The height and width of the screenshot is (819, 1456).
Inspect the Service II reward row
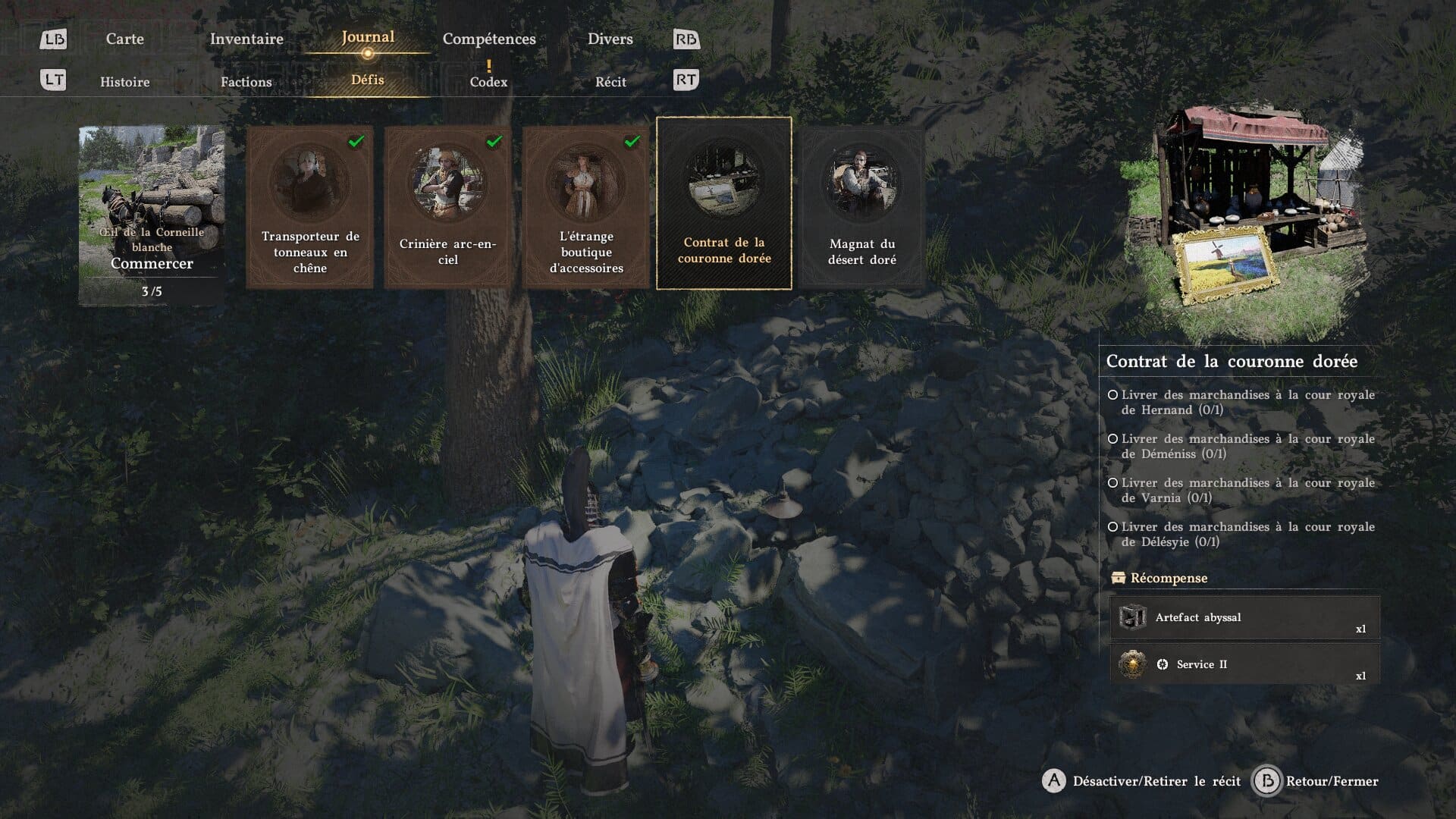click(x=1244, y=665)
